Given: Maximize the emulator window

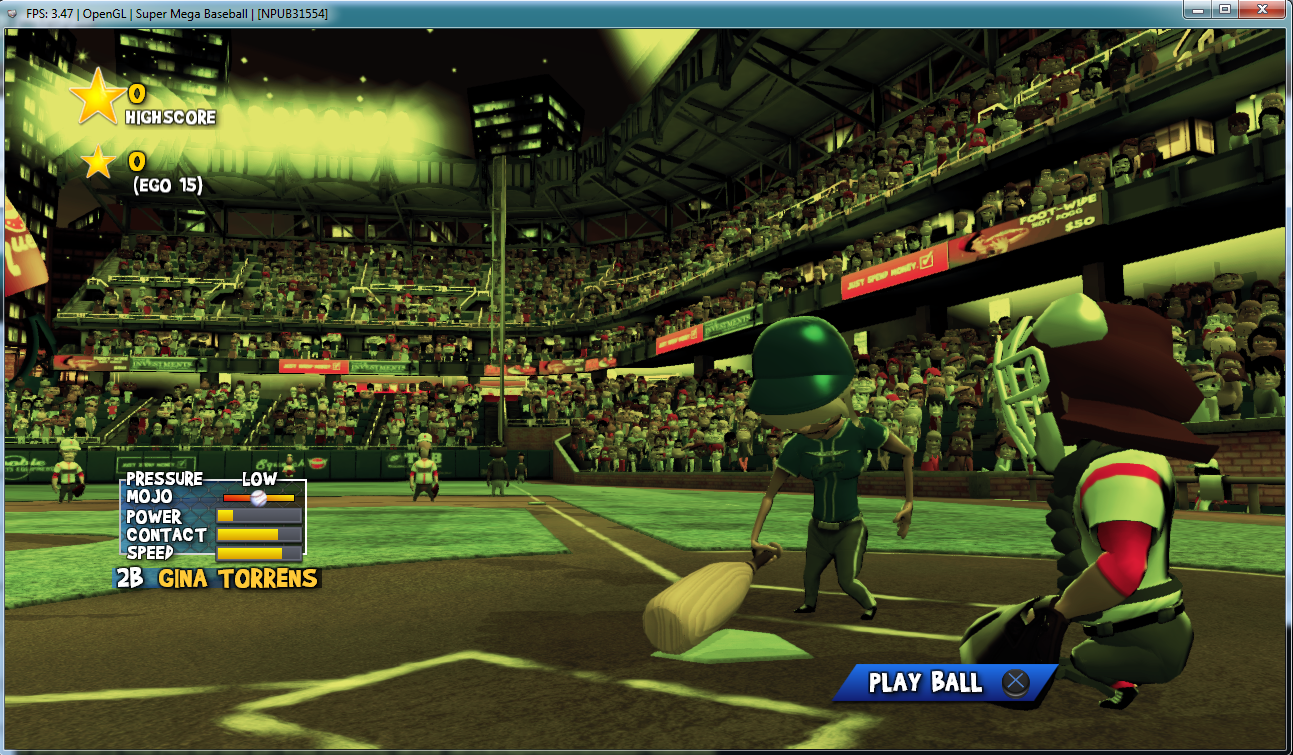Looking at the screenshot, I should coord(1225,10).
